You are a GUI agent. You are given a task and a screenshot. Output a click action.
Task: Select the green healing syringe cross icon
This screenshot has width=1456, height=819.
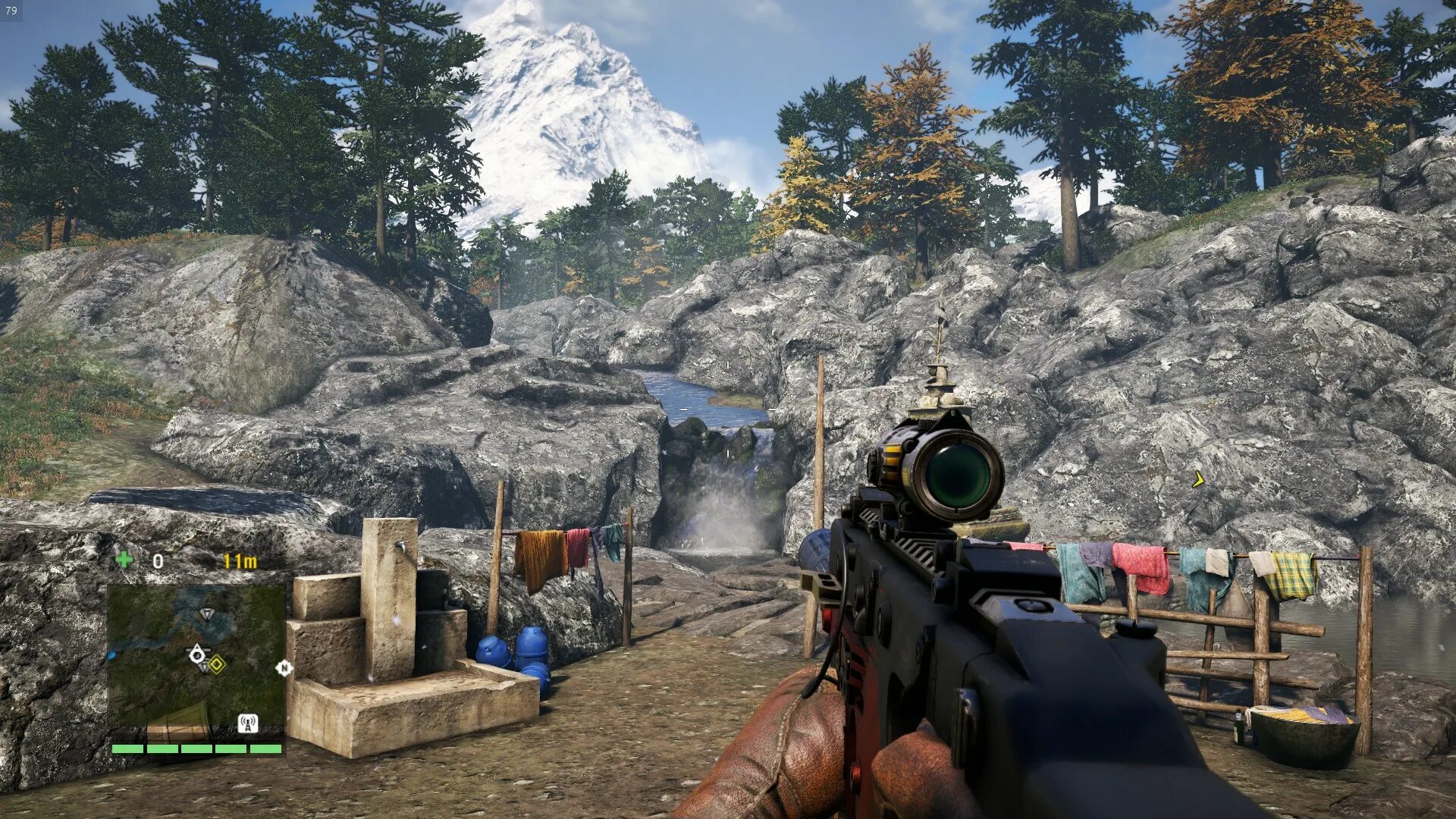(x=124, y=560)
